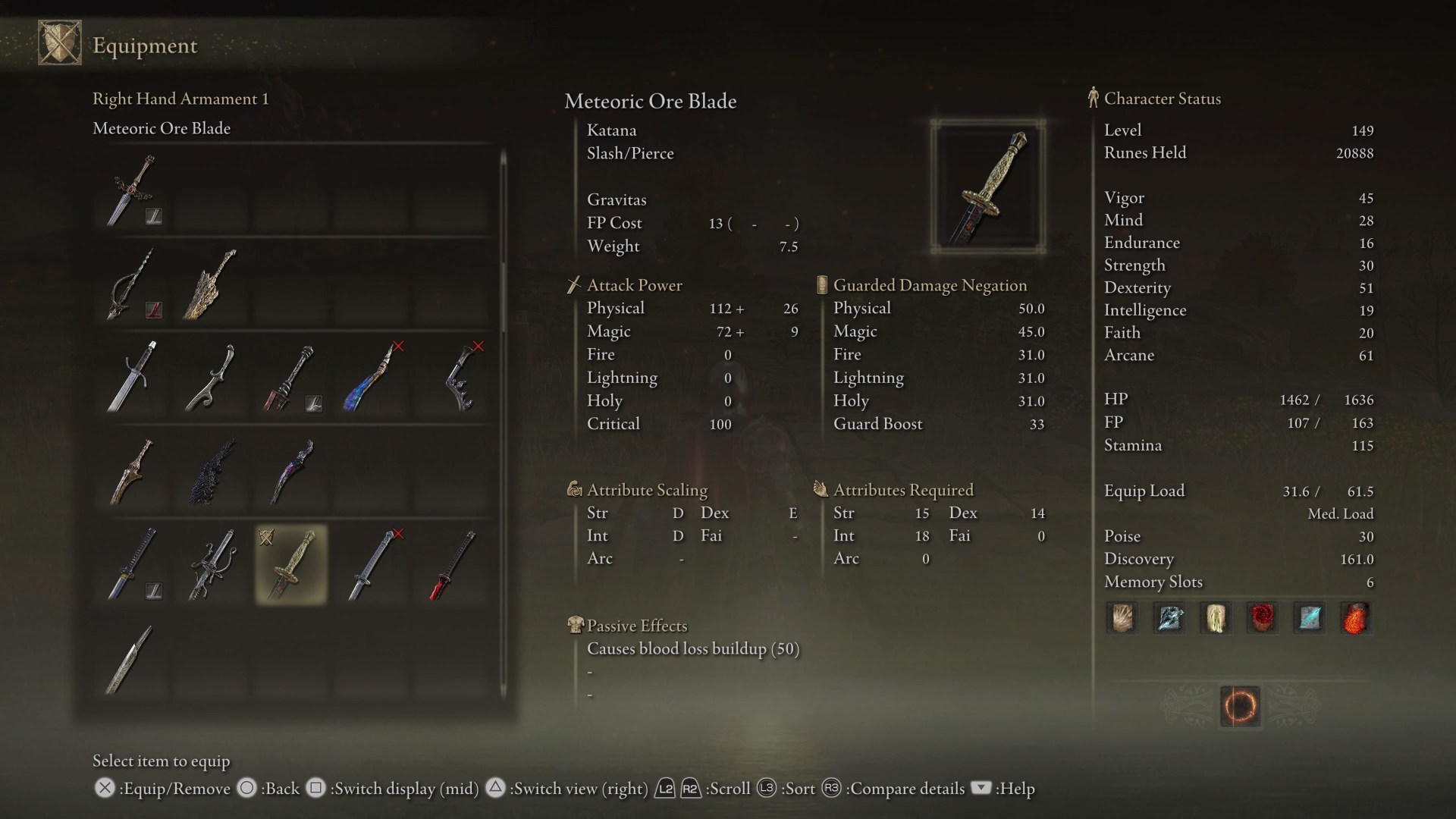
Task: Select the teal blade-scroll memory slot icon
Action: click(1310, 618)
